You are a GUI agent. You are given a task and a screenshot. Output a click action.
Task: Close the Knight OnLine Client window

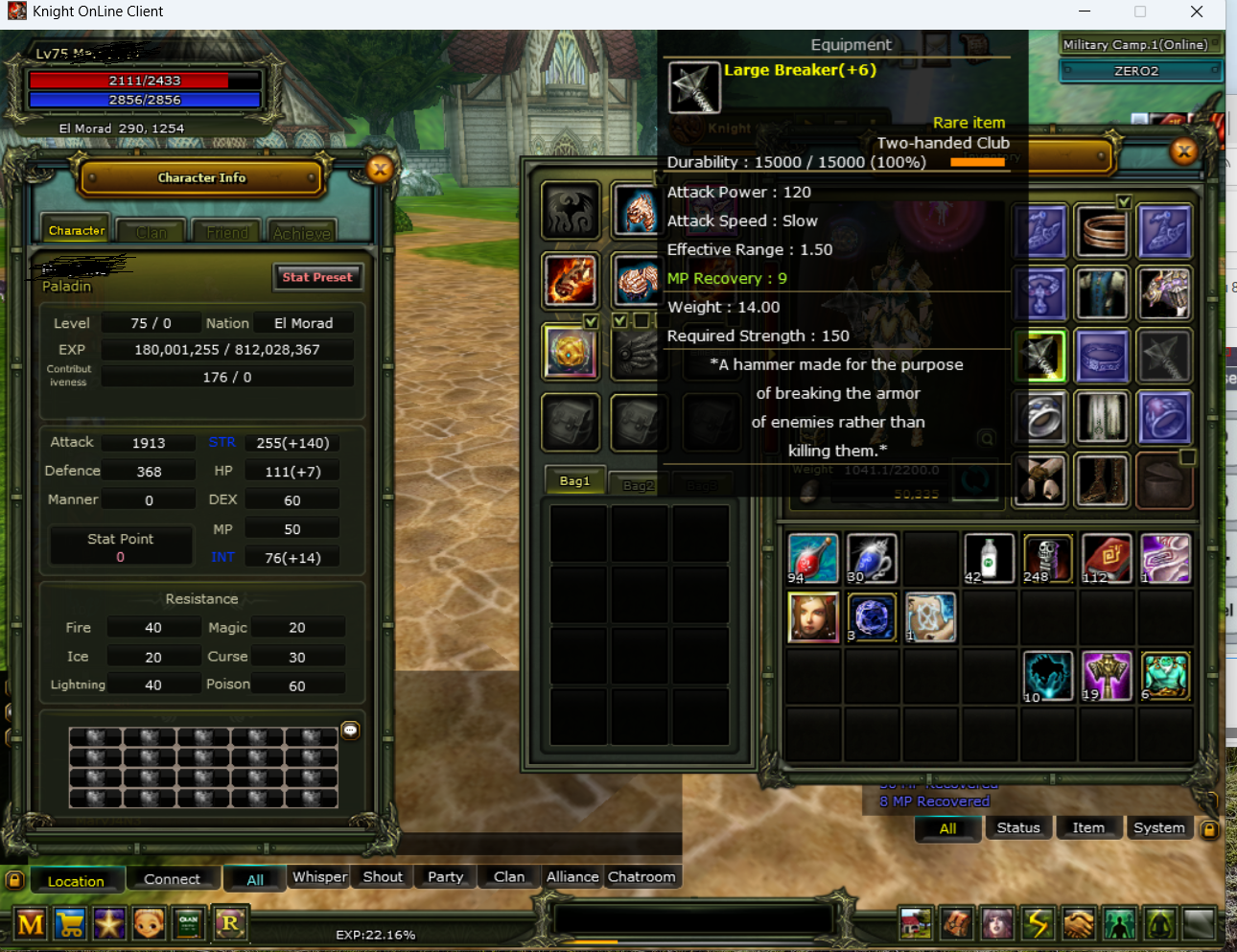click(x=1196, y=12)
